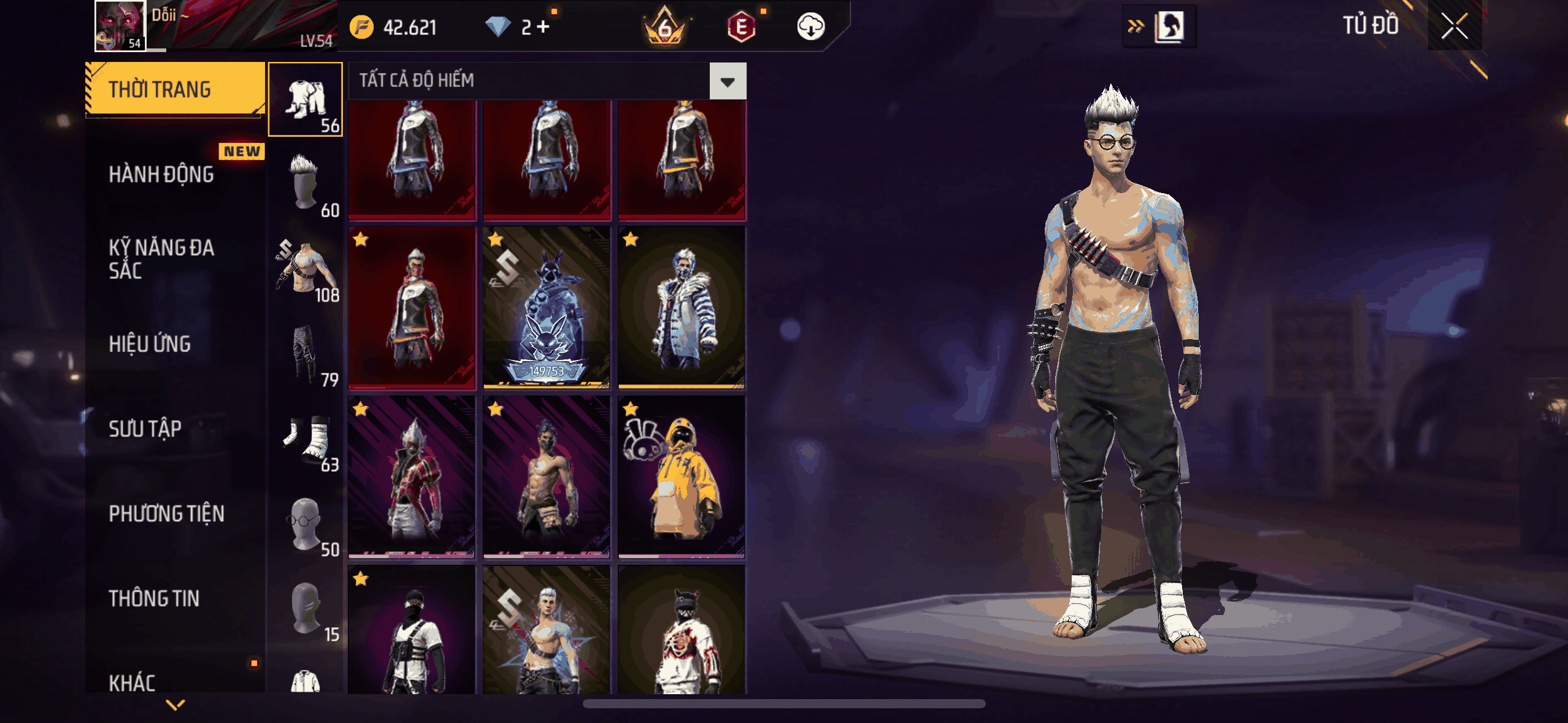Go to the SƯU TẬP tab

(x=145, y=429)
